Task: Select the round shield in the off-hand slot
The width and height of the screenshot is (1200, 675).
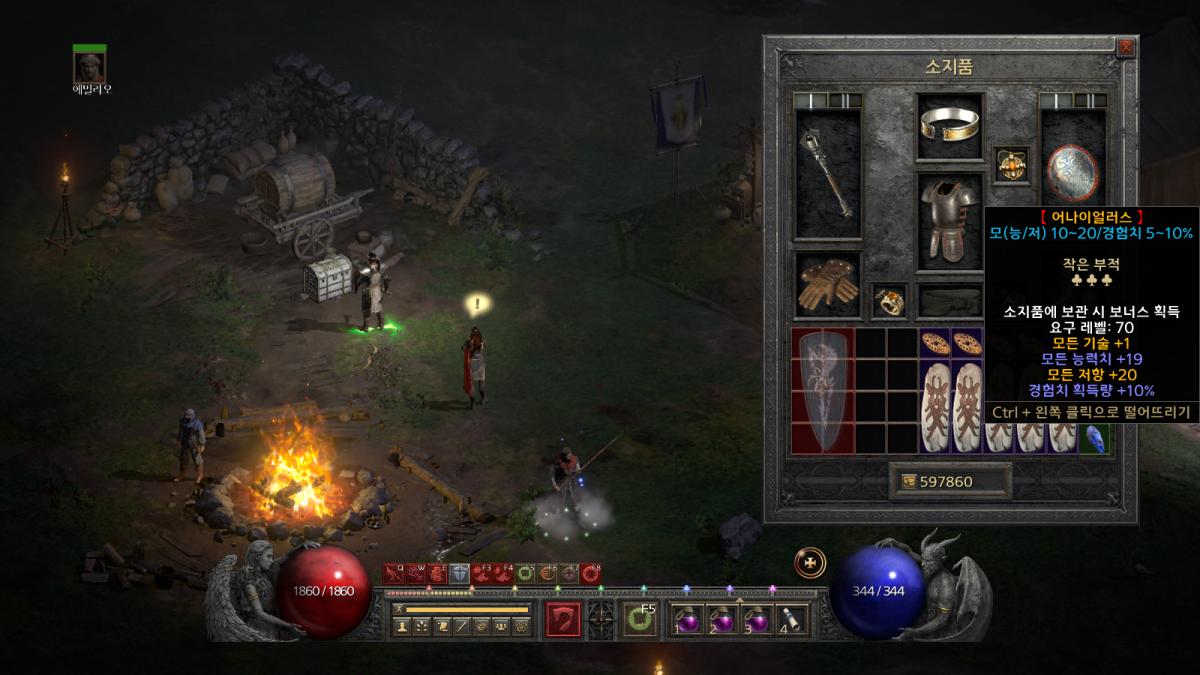Action: (x=1072, y=172)
